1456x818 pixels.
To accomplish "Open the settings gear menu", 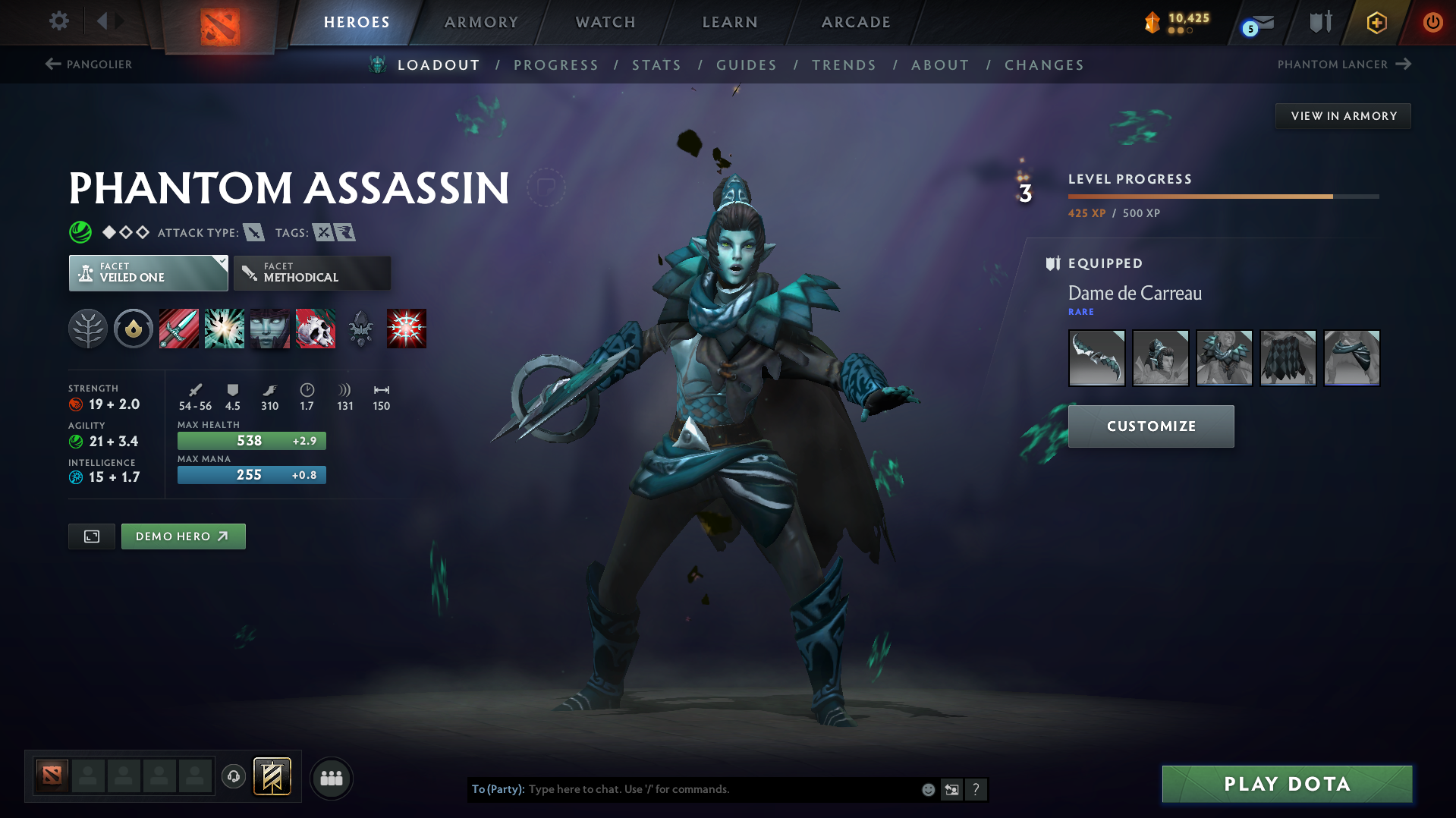I will 58,22.
